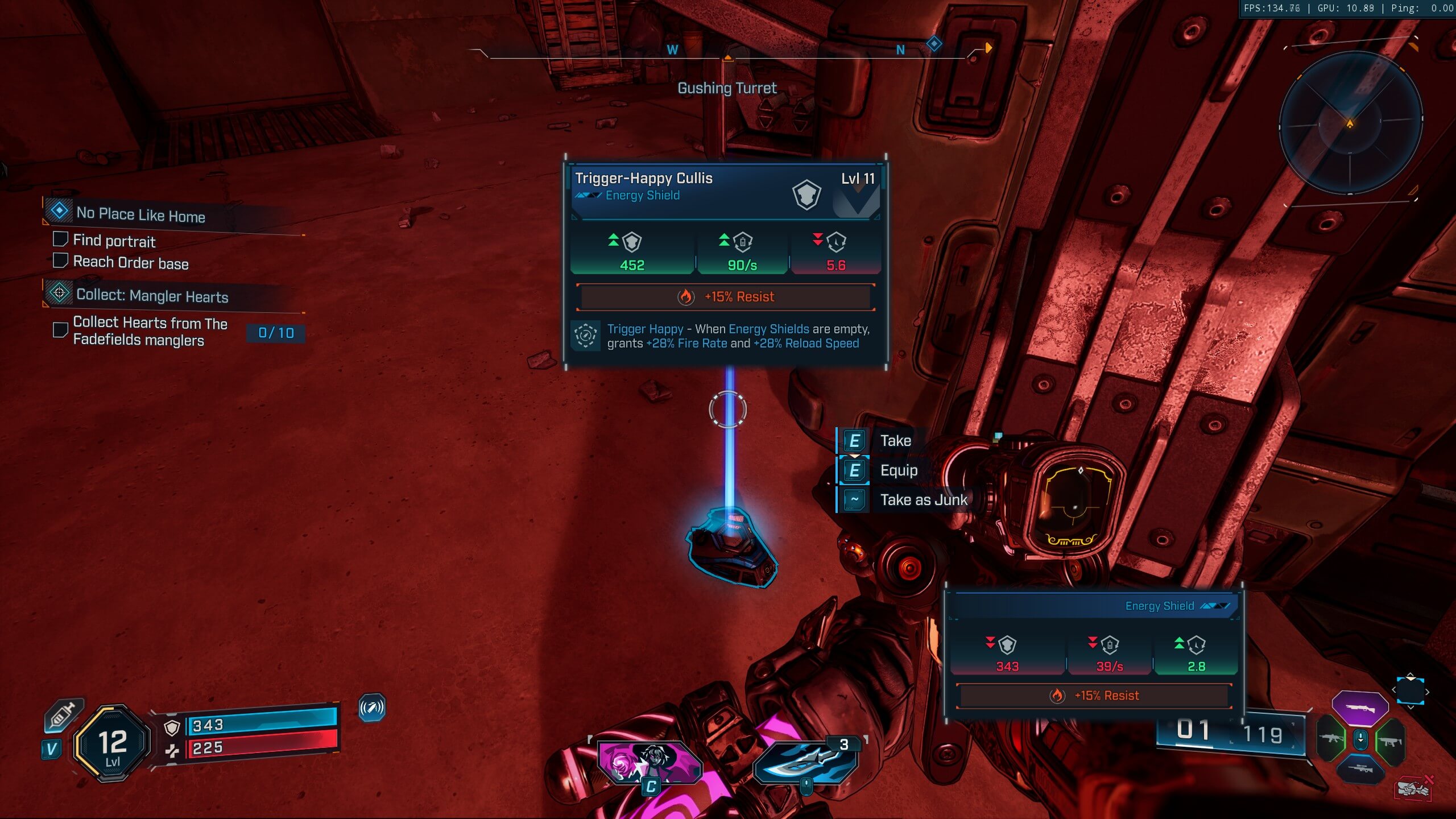Click the bullet signal status icon
1456x819 pixels.
[x=372, y=708]
